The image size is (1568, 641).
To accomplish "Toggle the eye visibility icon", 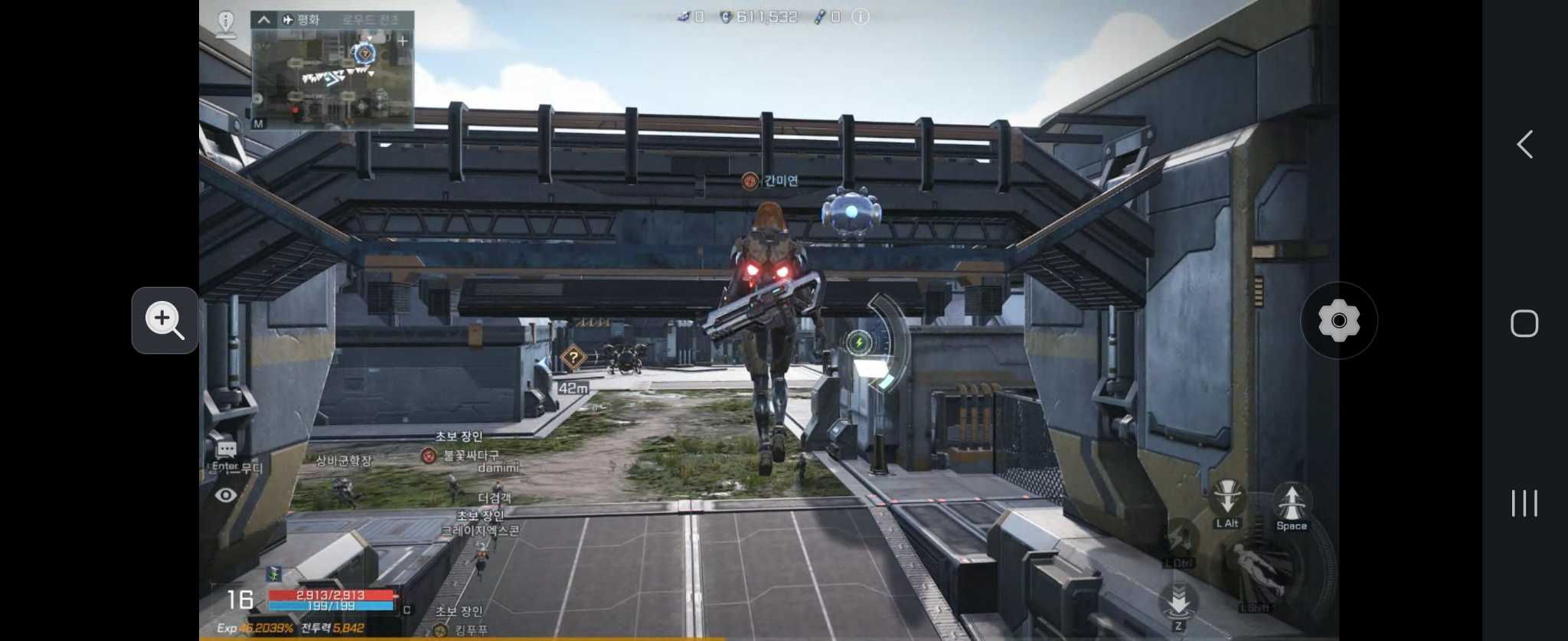I will tap(225, 495).
